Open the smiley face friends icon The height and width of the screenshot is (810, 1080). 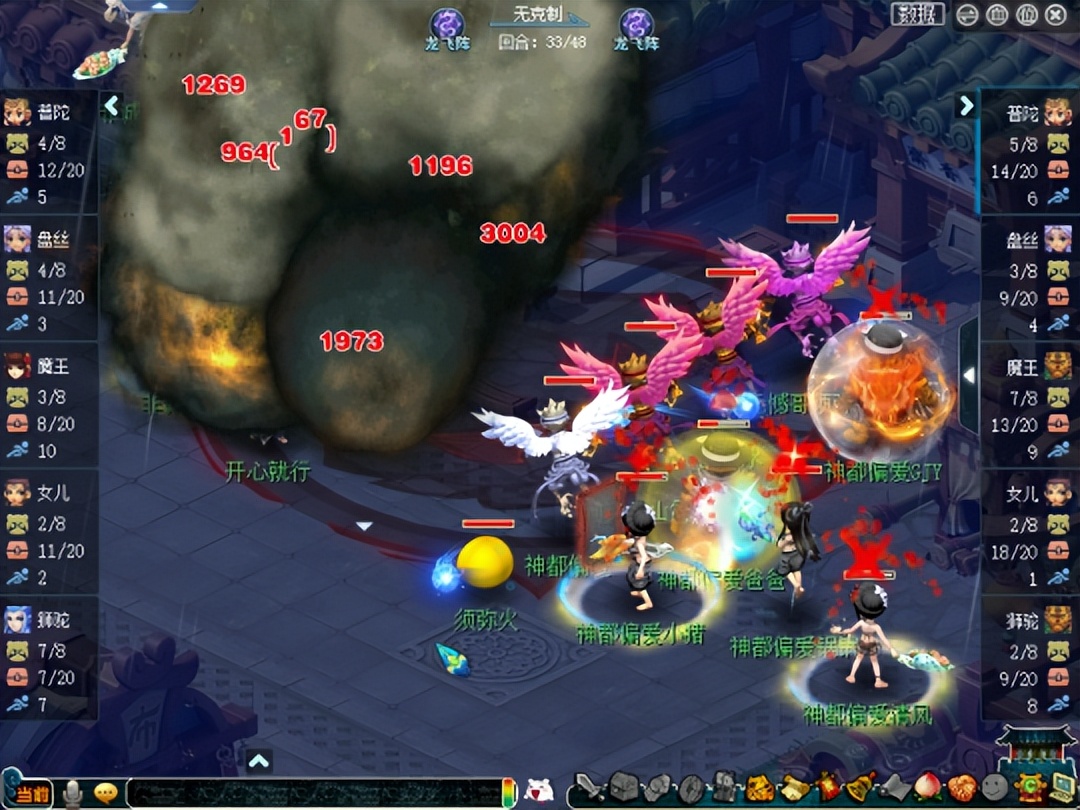(995, 787)
